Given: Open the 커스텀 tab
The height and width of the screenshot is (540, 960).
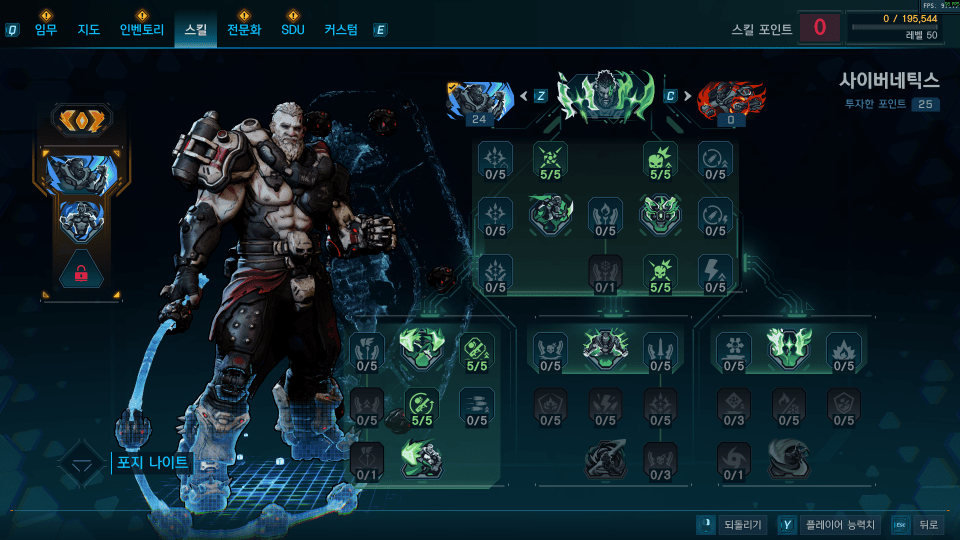Looking at the screenshot, I should [341, 30].
